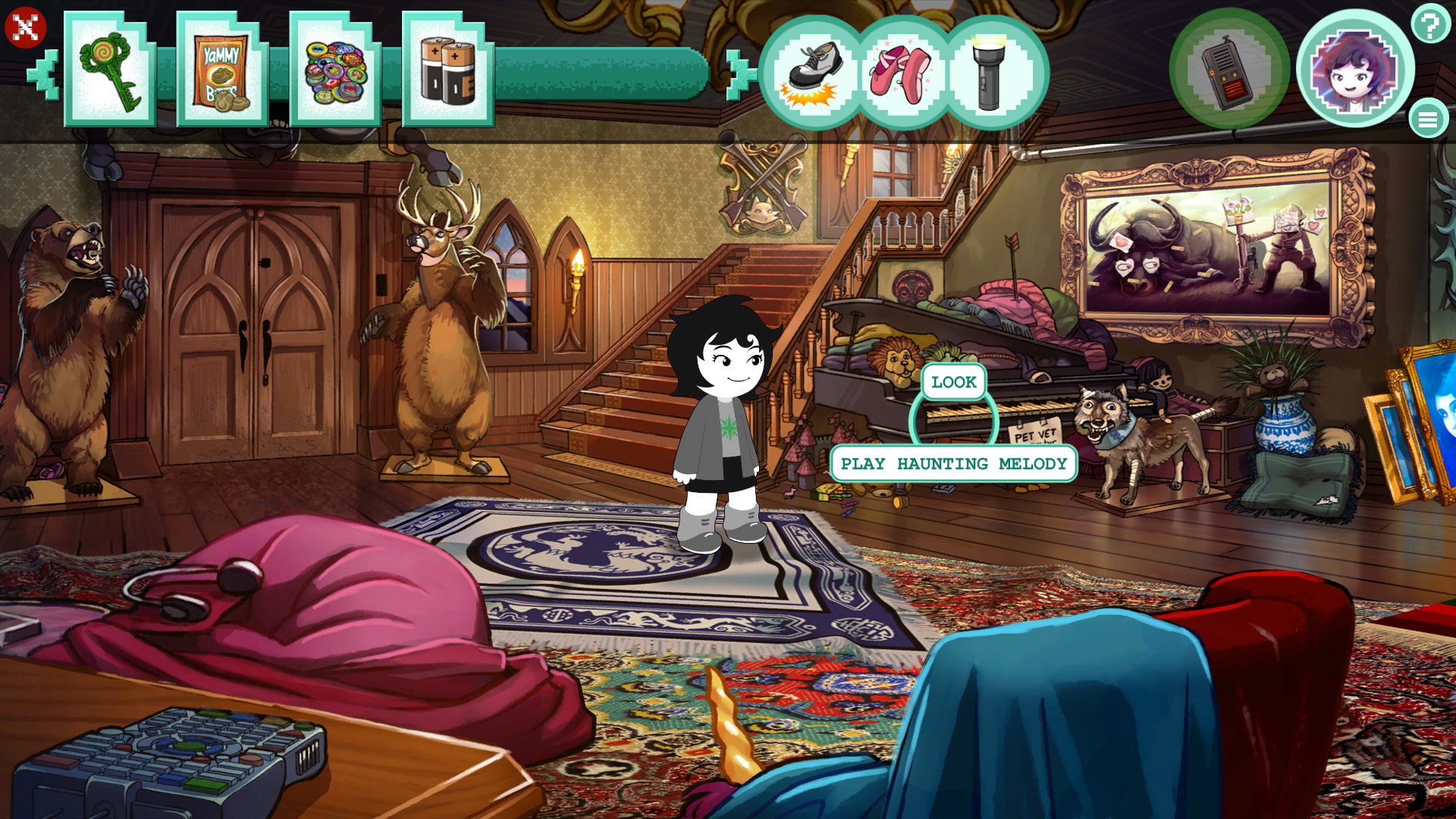Choose LOOK on the piano
This screenshot has height=819, width=1456.
[952, 382]
